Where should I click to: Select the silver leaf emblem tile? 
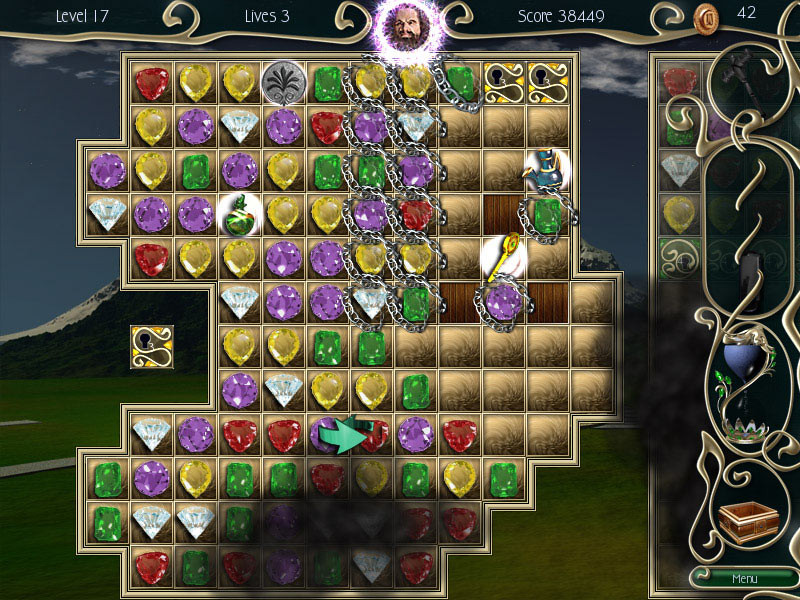[283, 82]
